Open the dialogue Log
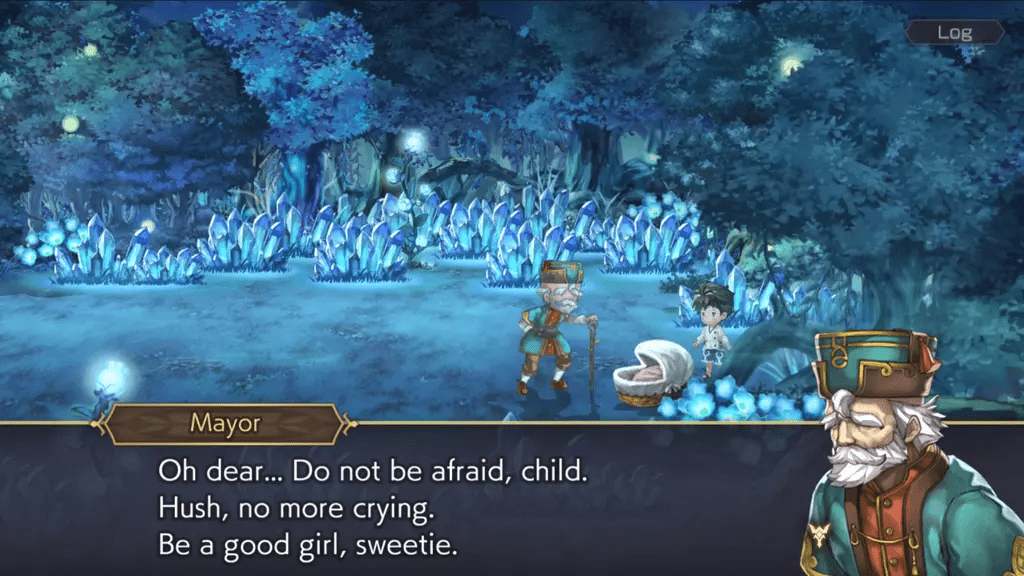1024x576 pixels. [x=954, y=32]
